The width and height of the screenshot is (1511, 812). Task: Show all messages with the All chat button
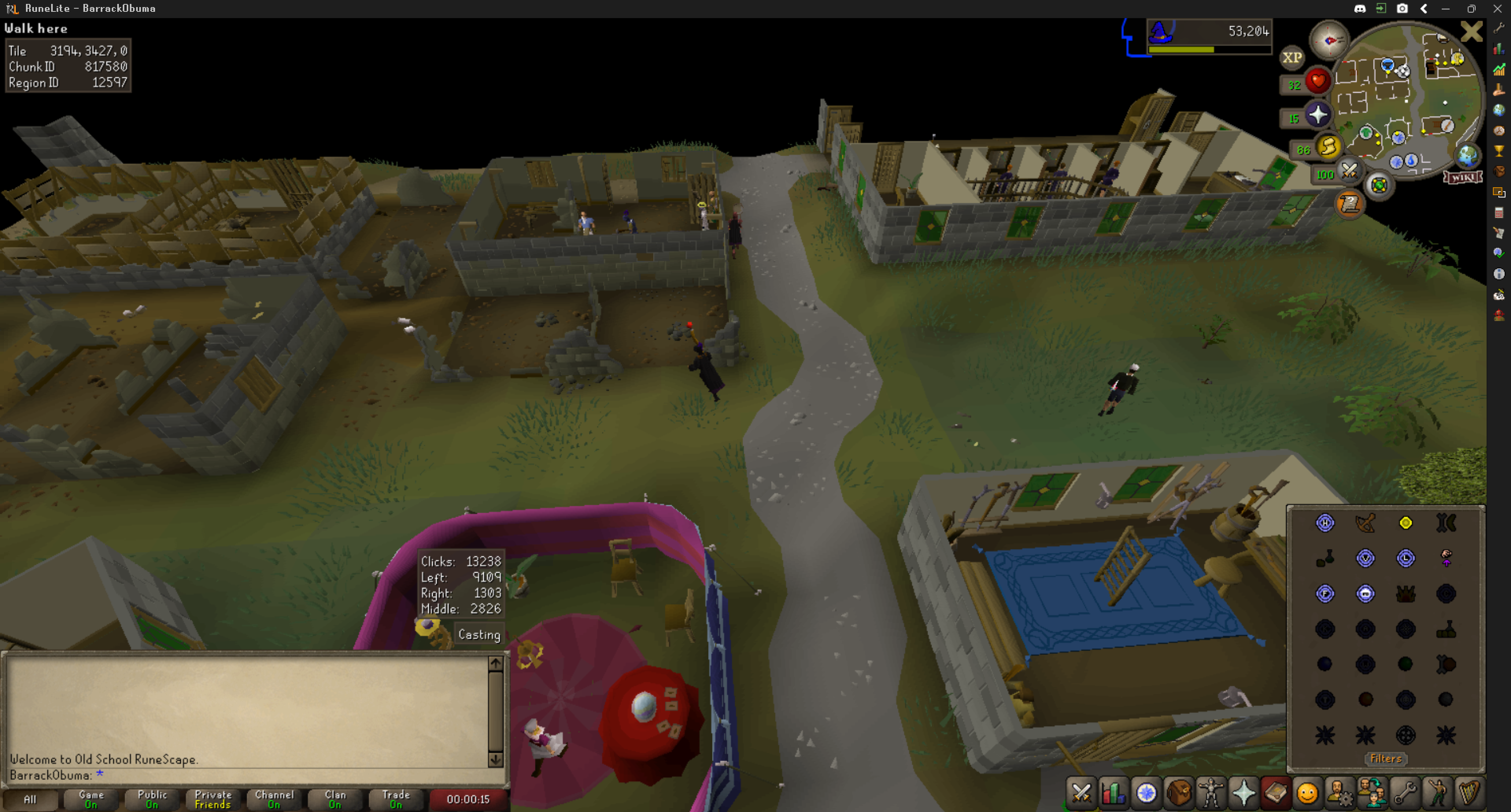pos(31,799)
